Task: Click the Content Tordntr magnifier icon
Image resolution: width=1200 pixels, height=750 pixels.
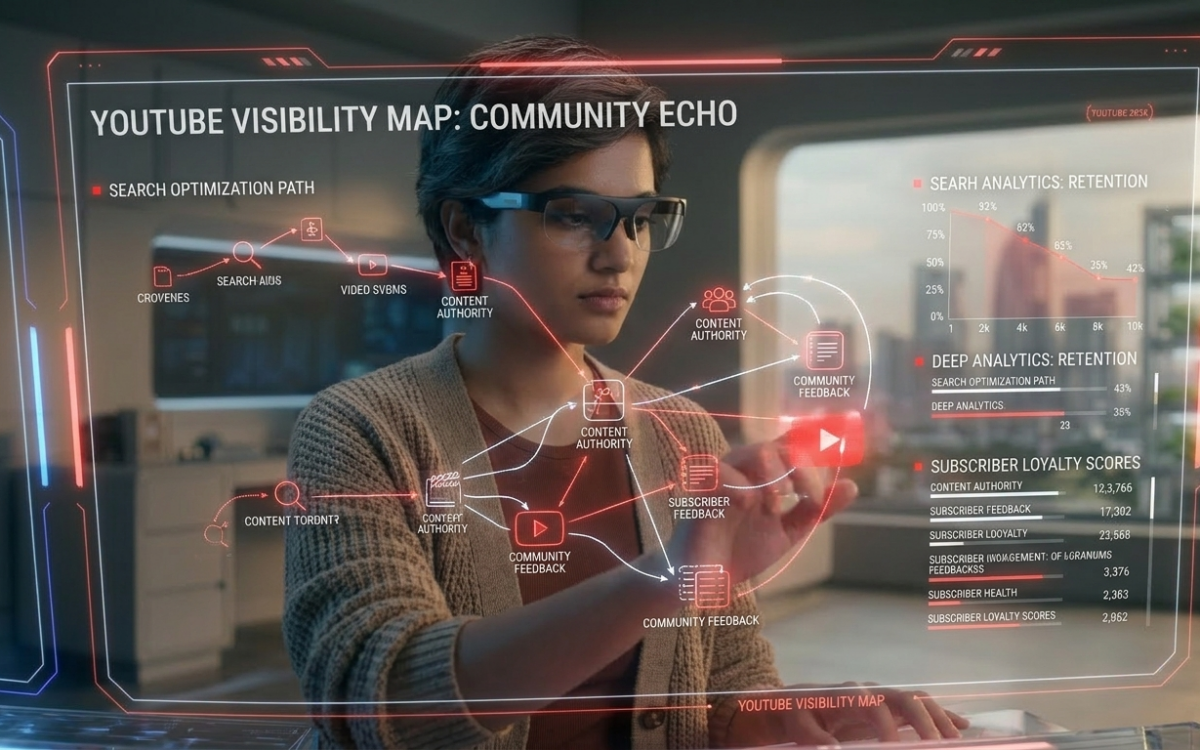Action: (x=289, y=494)
